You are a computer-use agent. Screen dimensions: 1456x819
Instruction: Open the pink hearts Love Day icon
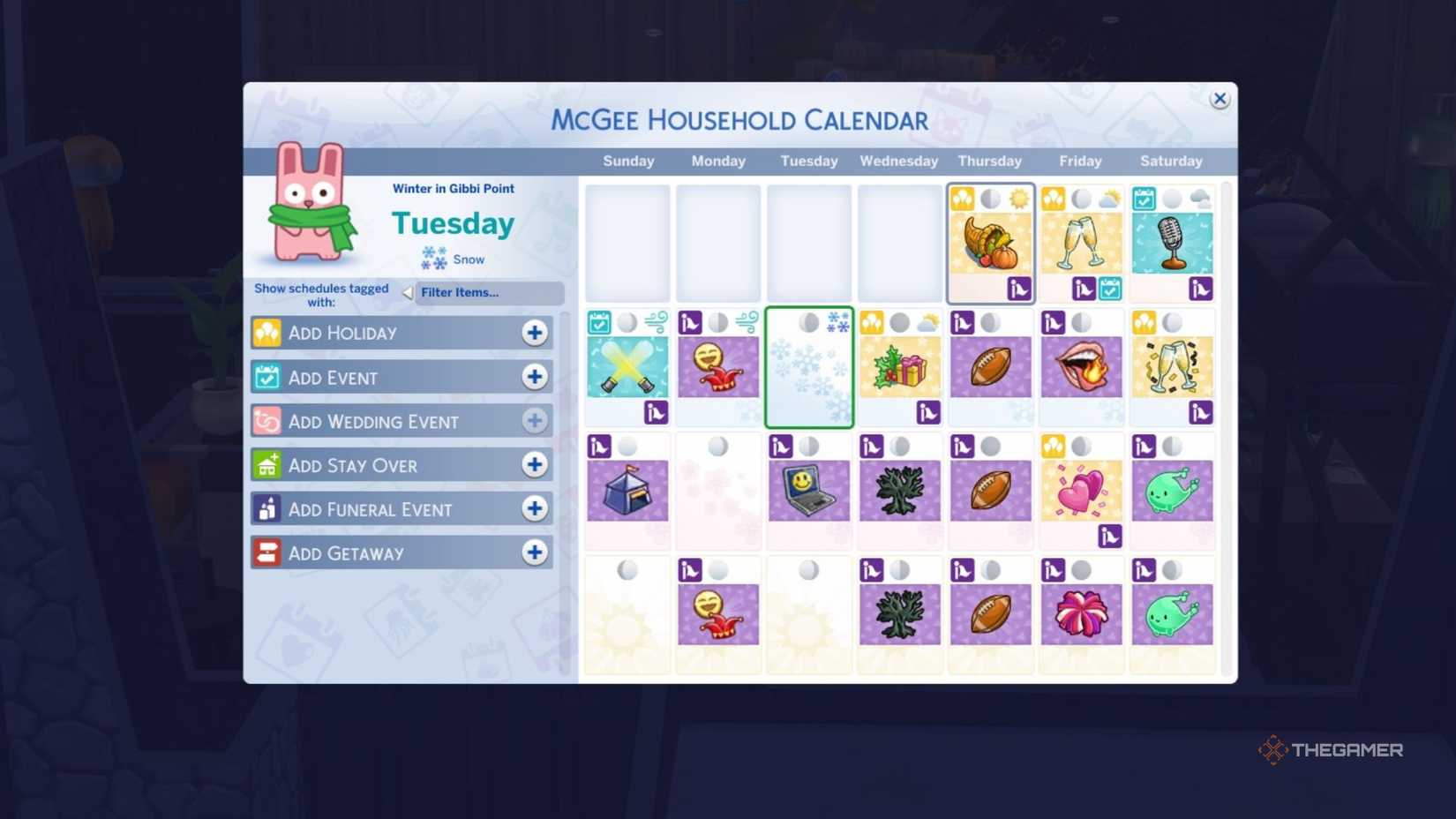point(1081,491)
